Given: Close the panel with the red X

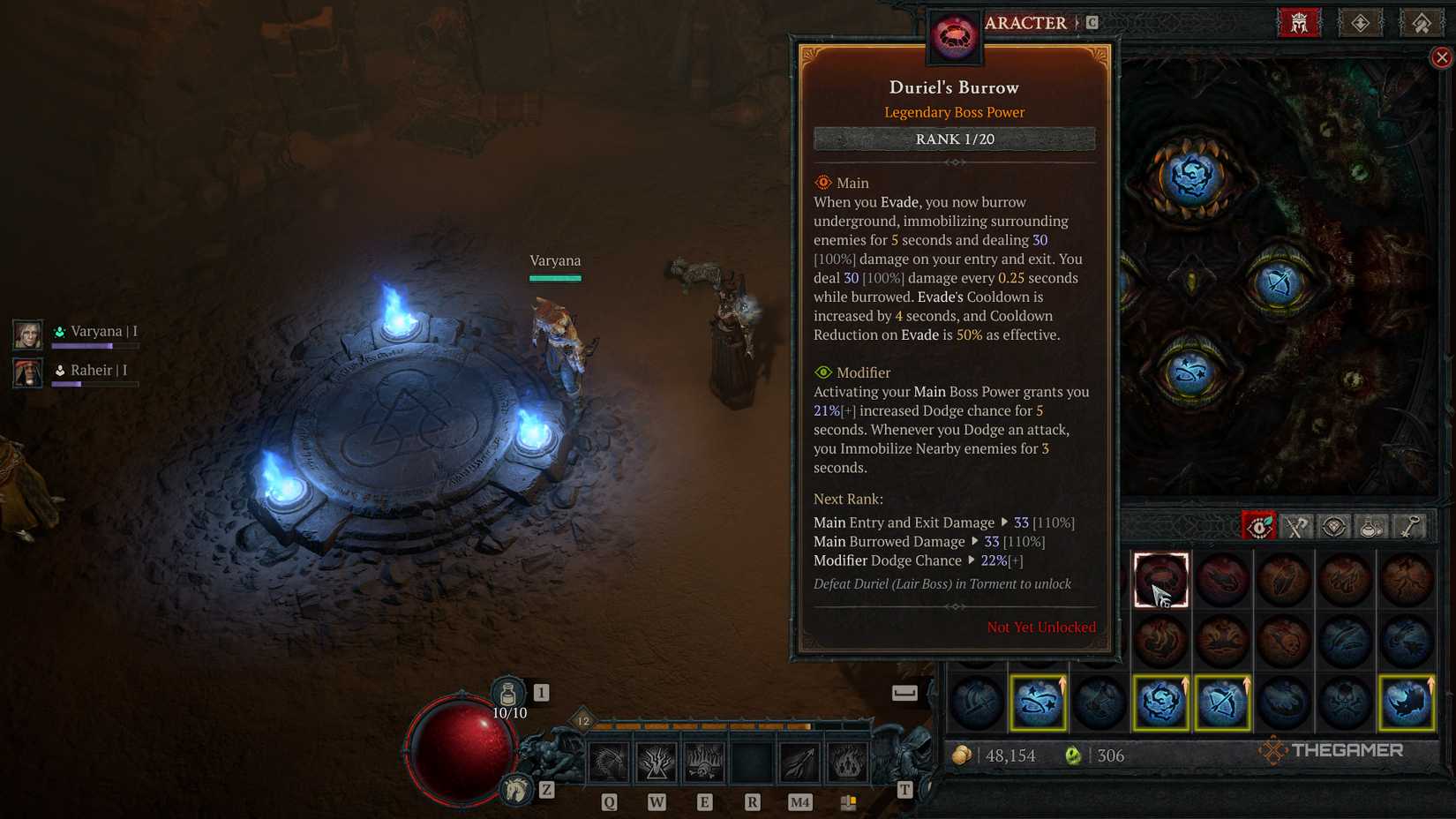Looking at the screenshot, I should point(1442,56).
